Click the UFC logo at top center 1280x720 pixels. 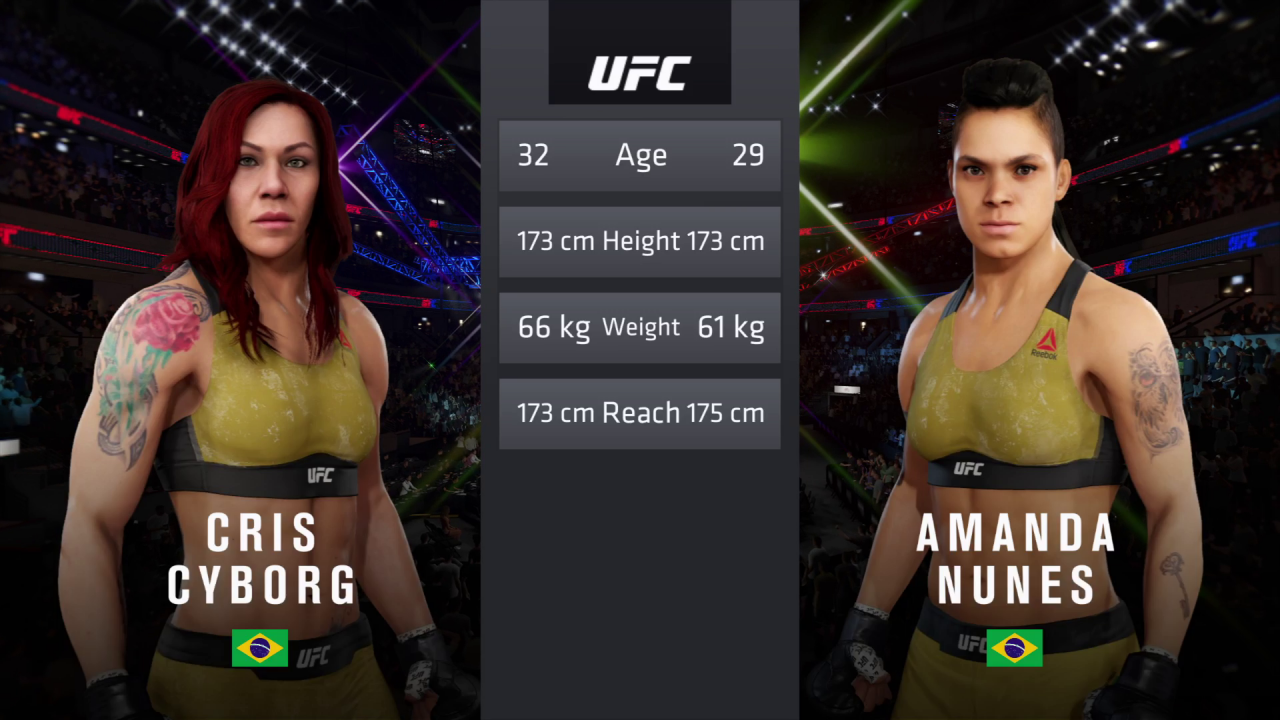click(639, 71)
